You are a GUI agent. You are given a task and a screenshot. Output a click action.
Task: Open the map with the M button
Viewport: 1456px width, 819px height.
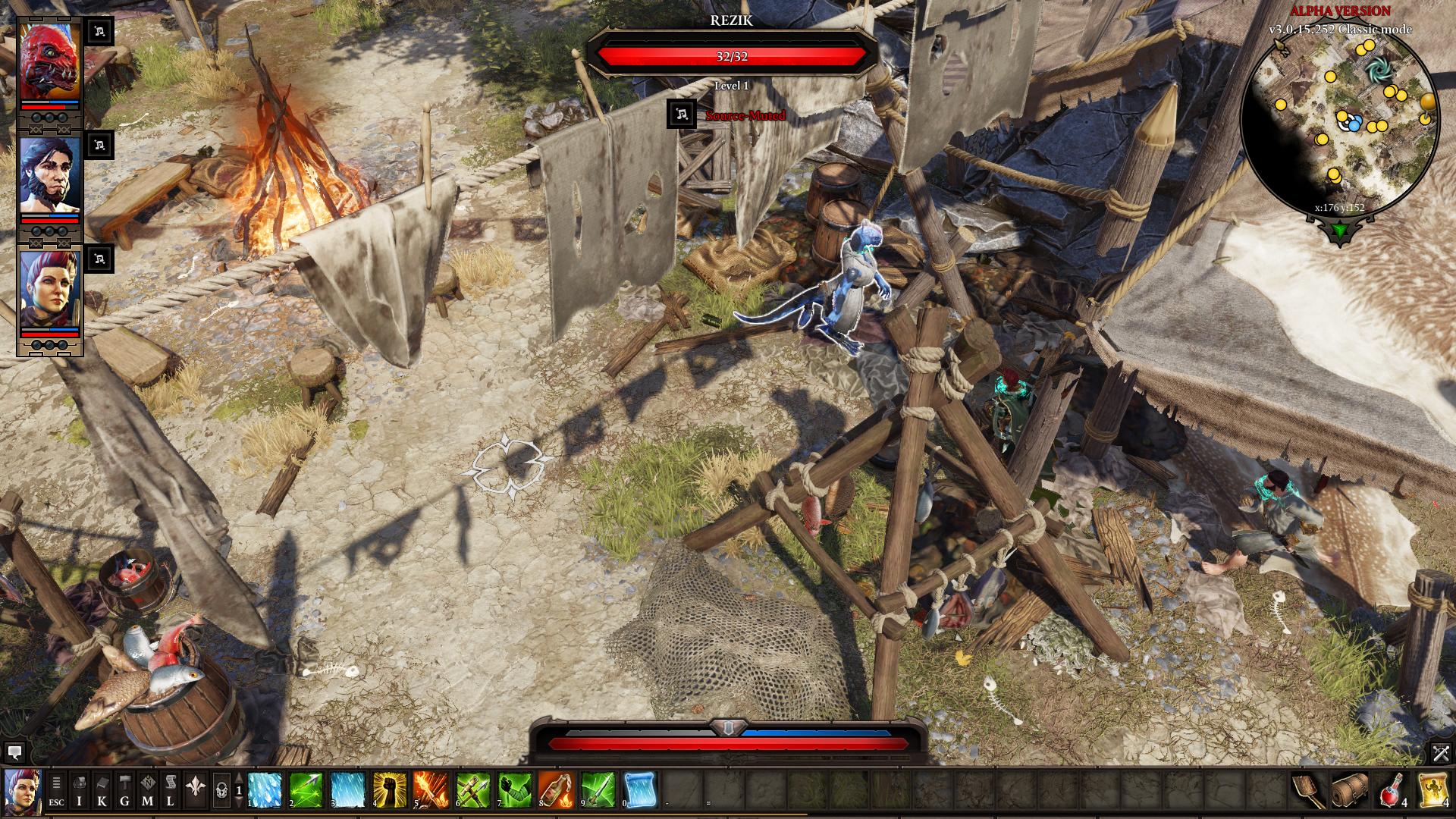tap(148, 789)
